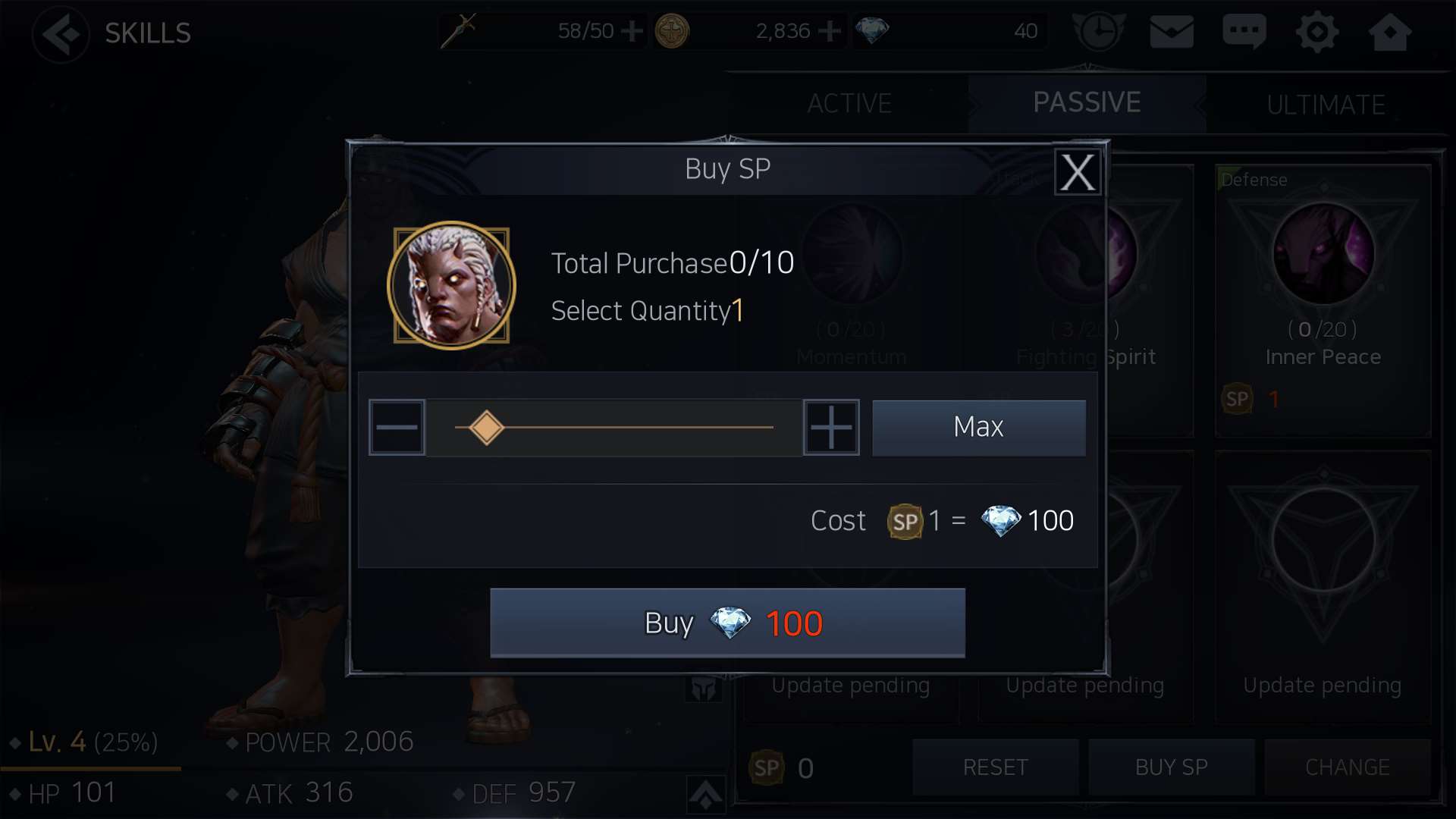Switch to the Ultimate skills tab
The height and width of the screenshot is (819, 1456).
click(x=1326, y=104)
